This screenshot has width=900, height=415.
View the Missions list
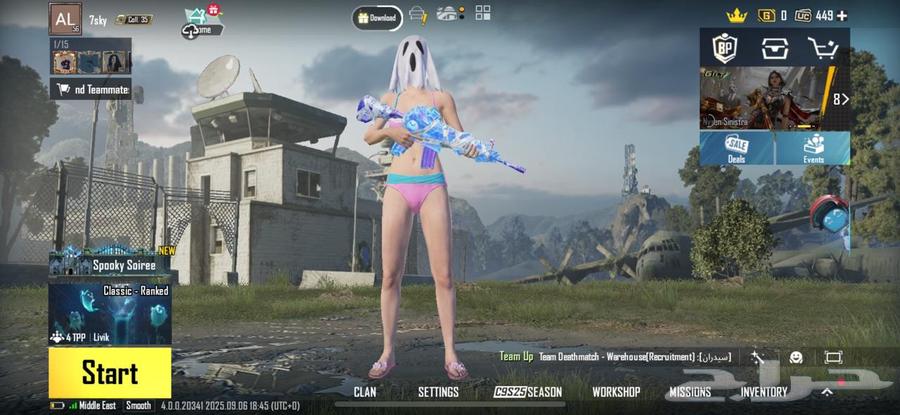pyautogui.click(x=690, y=392)
